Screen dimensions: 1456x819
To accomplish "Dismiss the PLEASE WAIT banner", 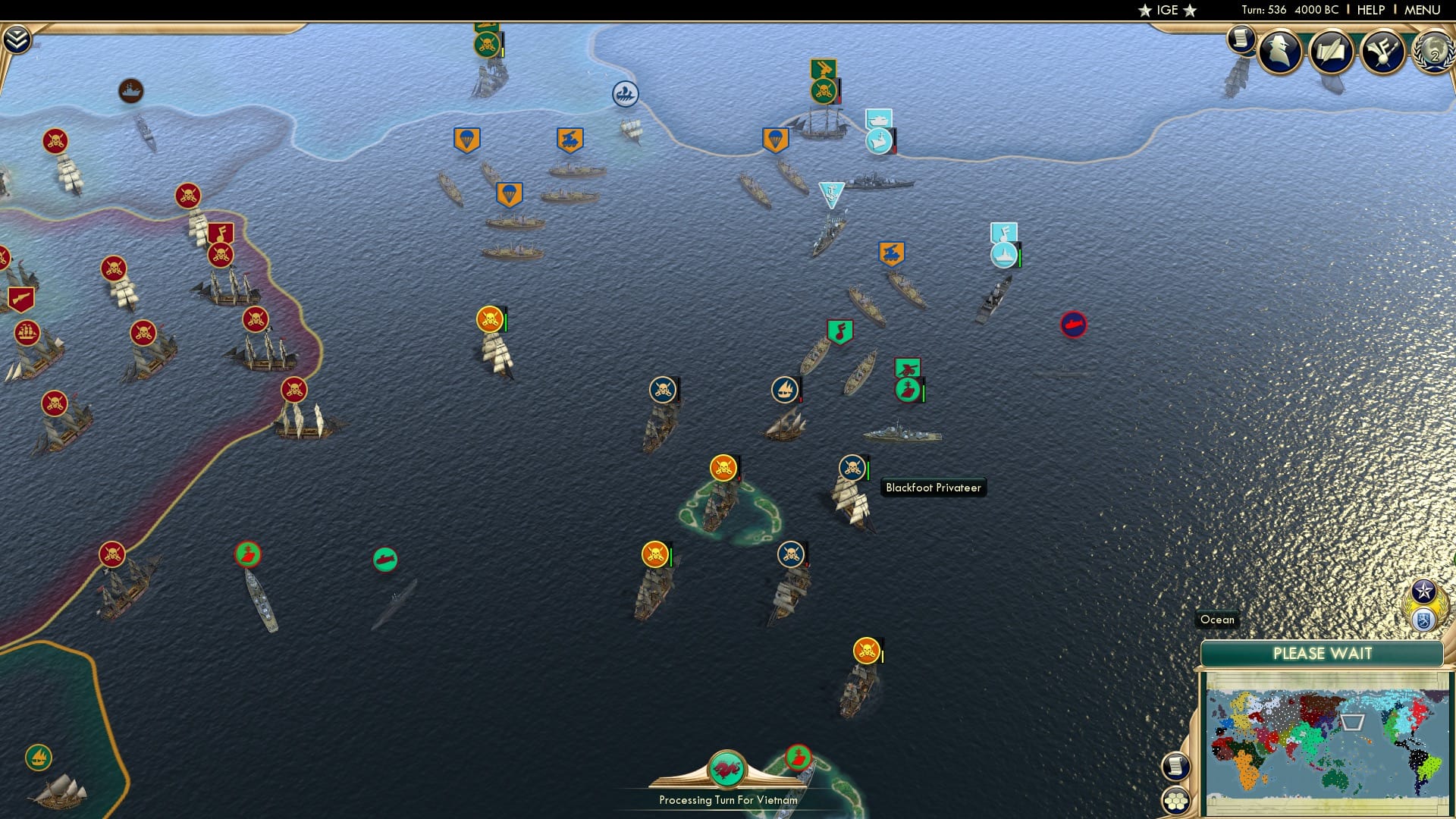I will (x=1323, y=653).
